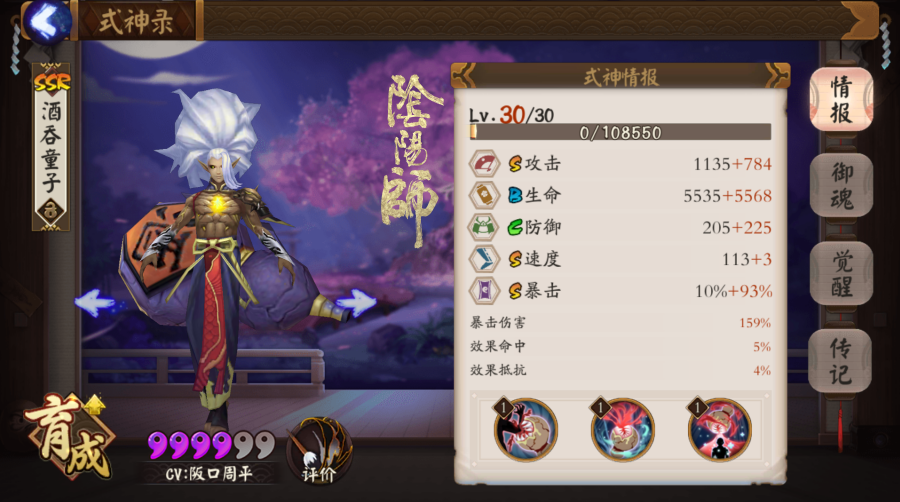Select the third red skill icon

pyautogui.click(x=719, y=429)
